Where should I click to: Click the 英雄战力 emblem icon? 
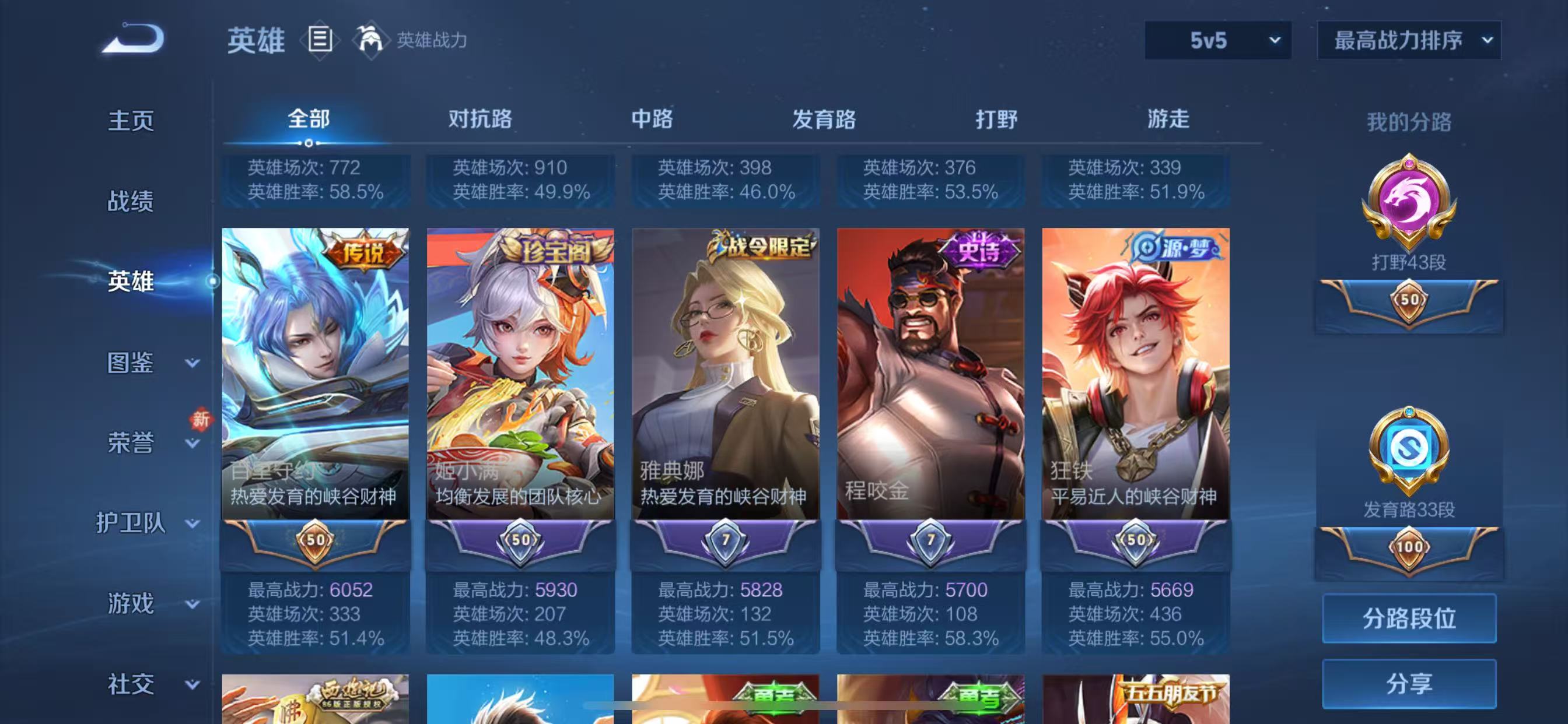coord(373,40)
